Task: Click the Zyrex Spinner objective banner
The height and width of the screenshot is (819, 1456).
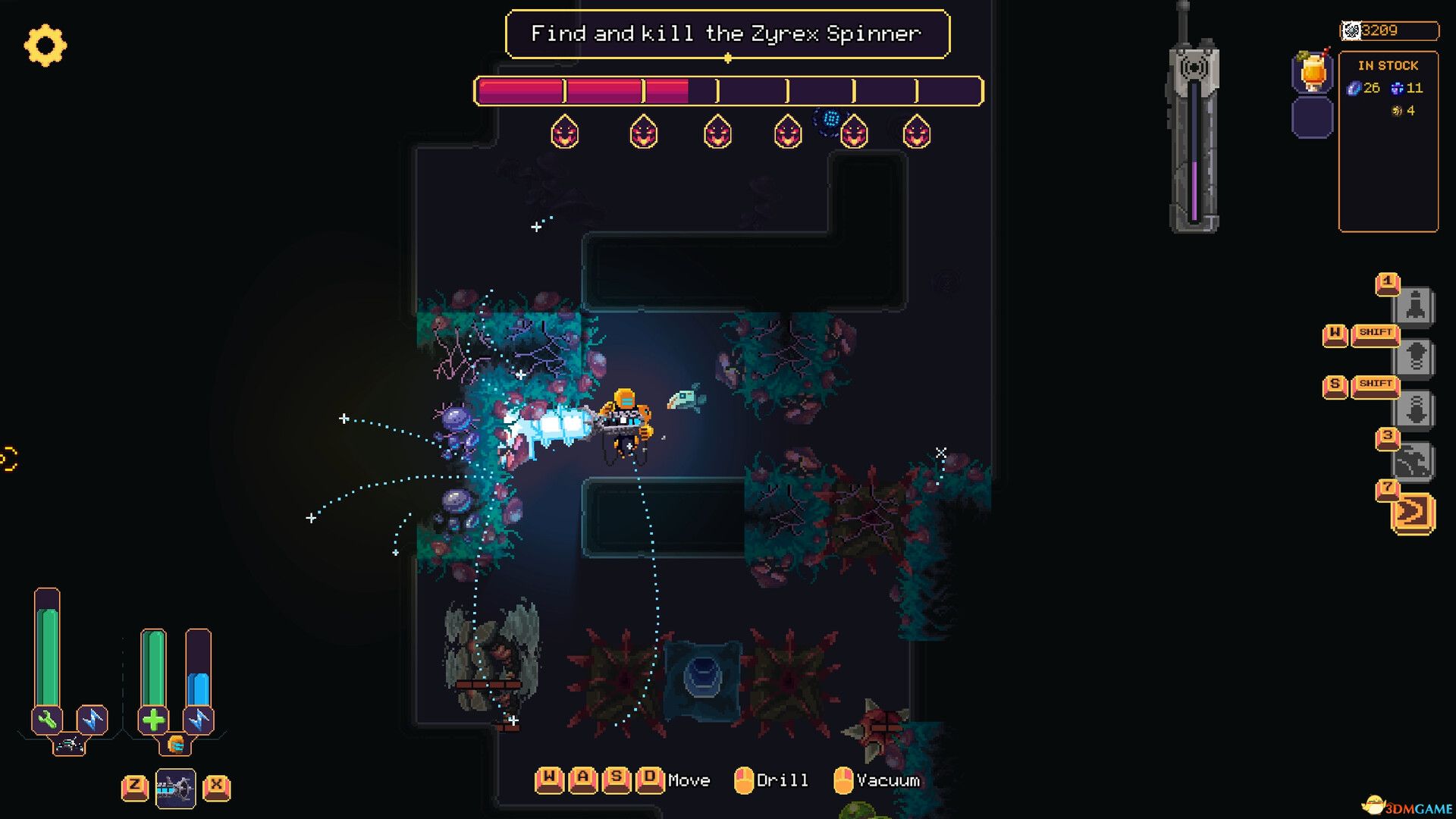Action: point(726,34)
